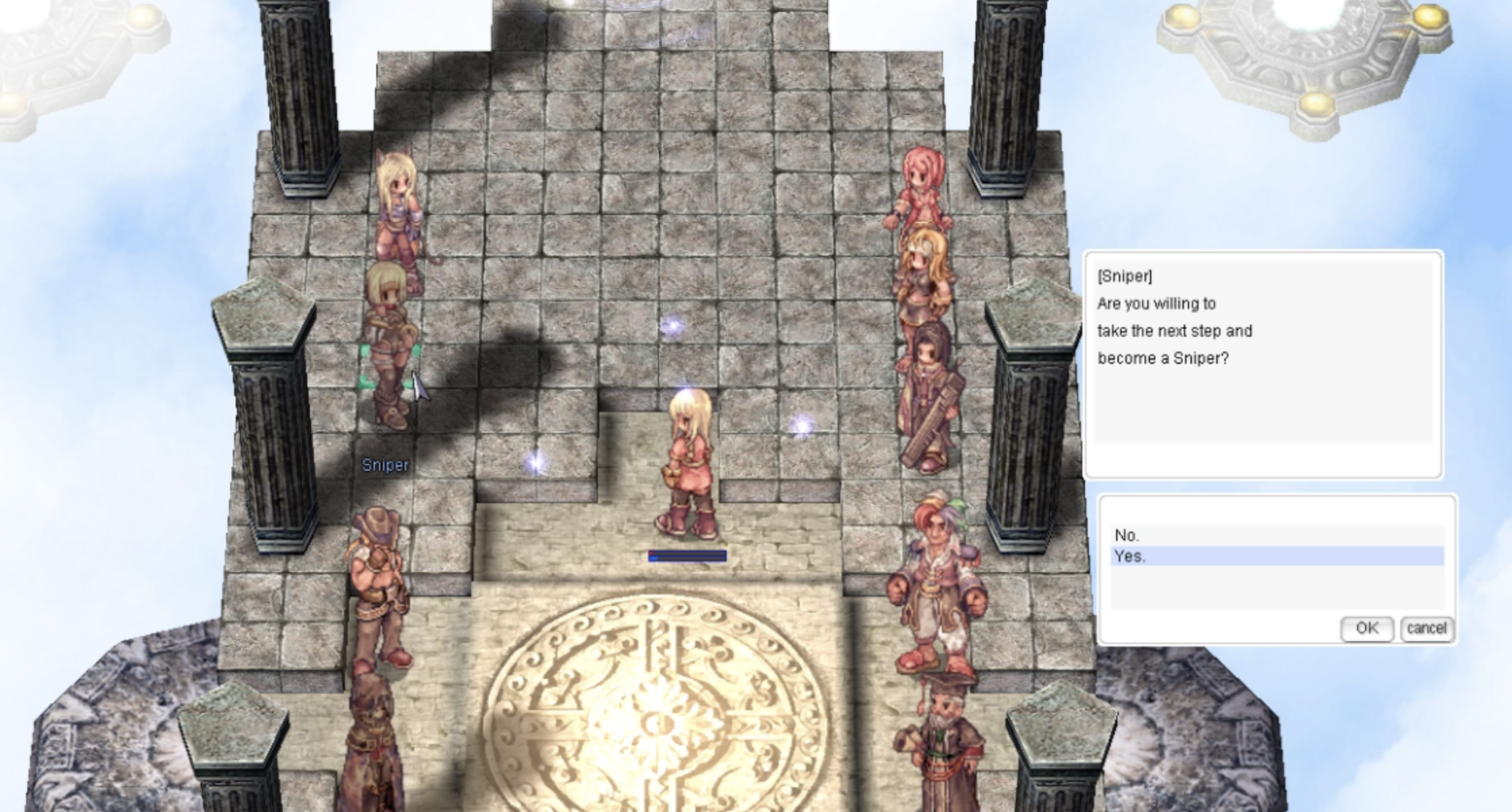This screenshot has width=1512, height=812.
Task: Click the HP bar under the player character
Action: tap(686, 556)
